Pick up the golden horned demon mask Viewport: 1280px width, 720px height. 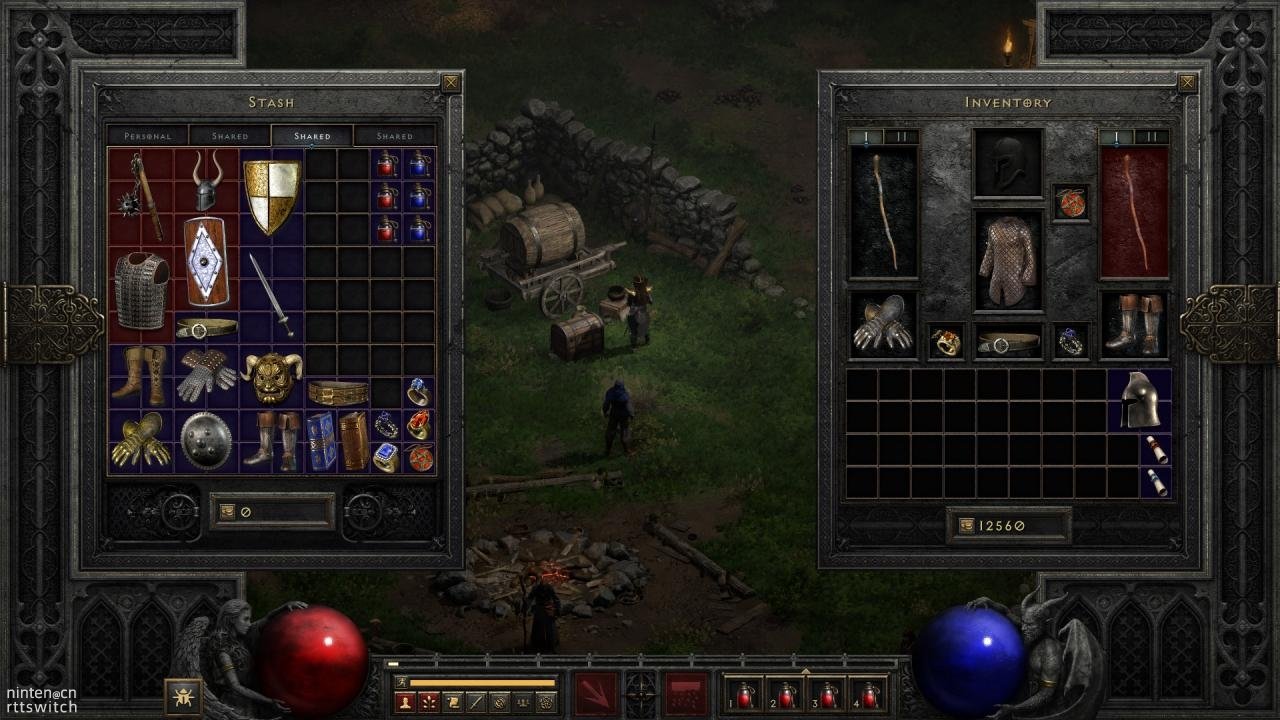coord(272,376)
